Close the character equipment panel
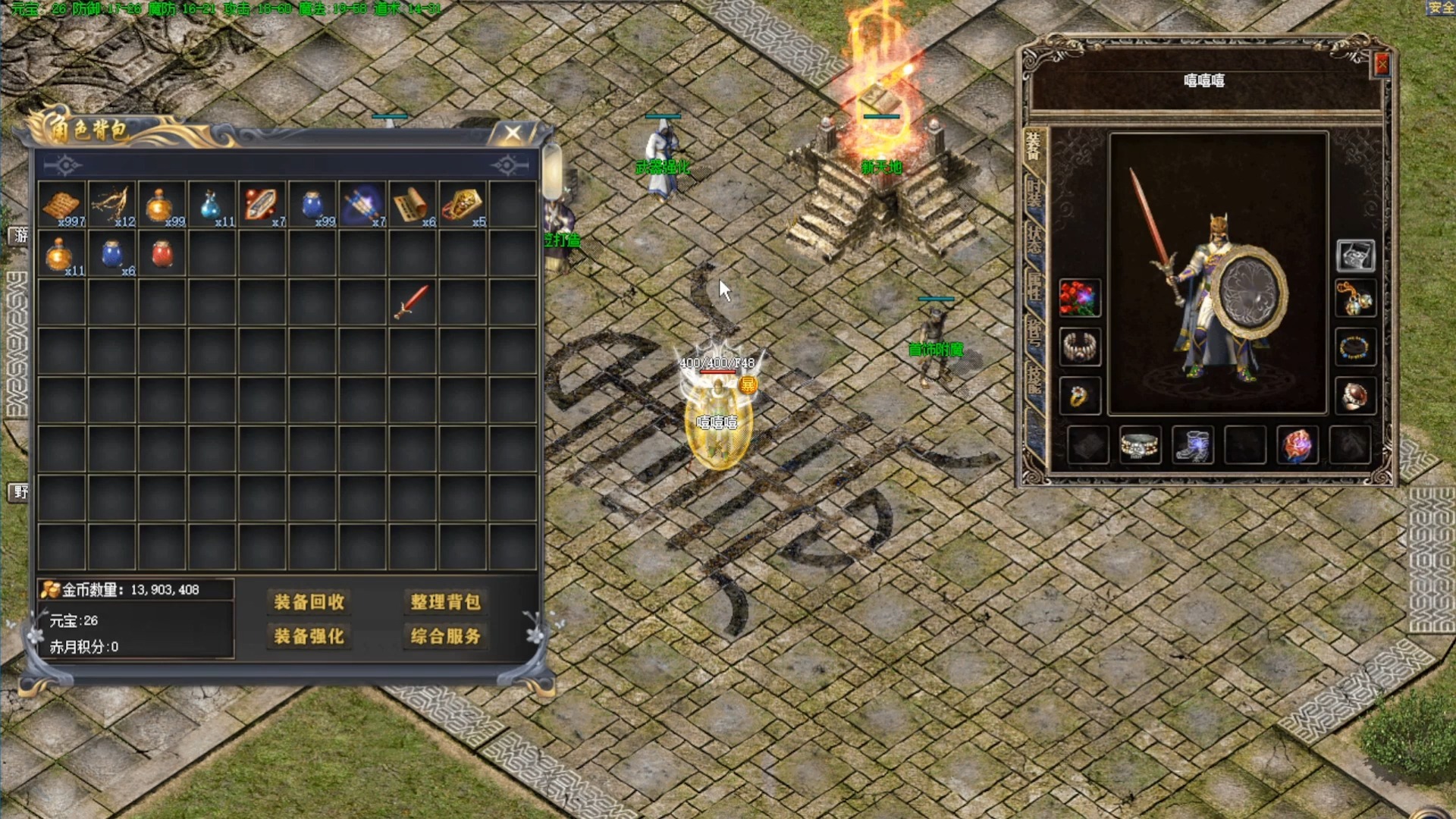 point(1382,65)
